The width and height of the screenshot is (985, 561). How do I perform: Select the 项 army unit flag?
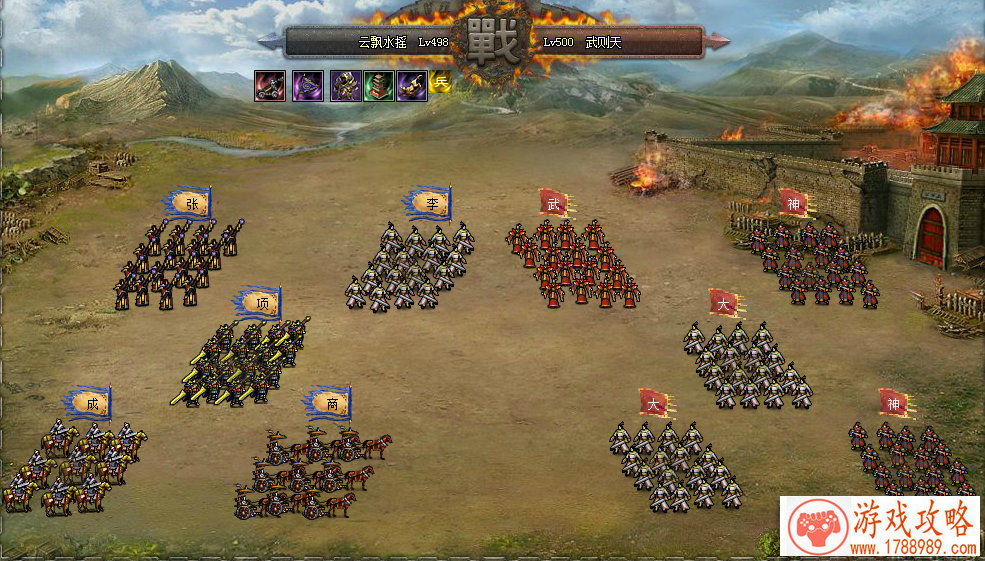[261, 303]
